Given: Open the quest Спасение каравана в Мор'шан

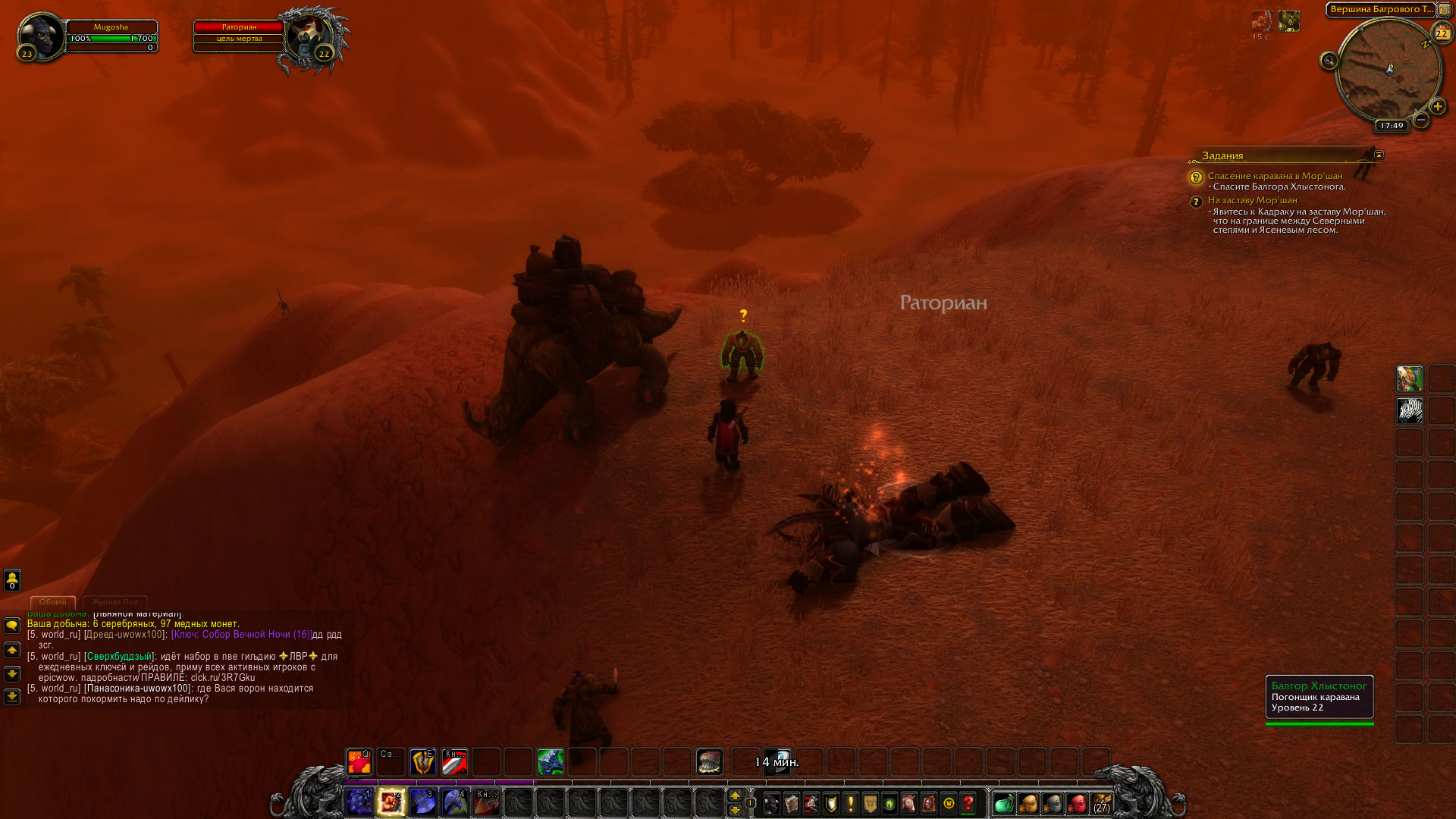Looking at the screenshot, I should 1275,176.
